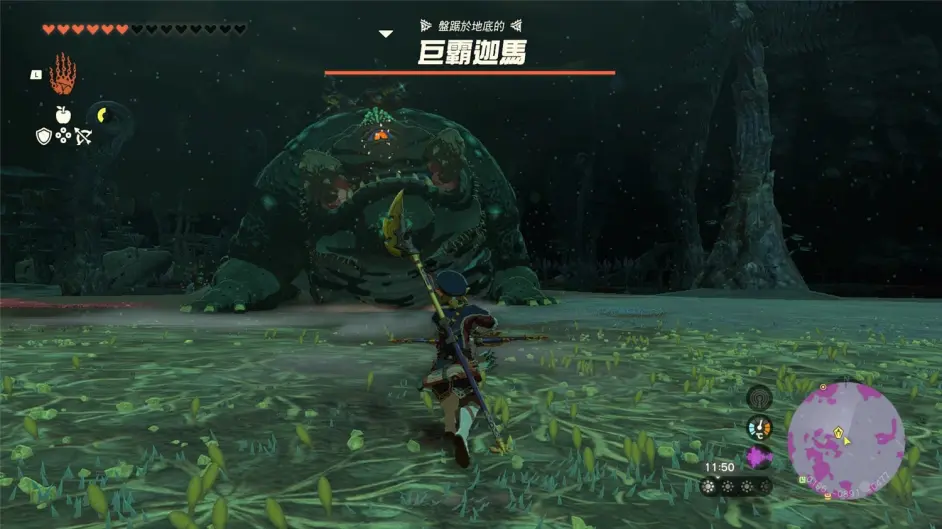Viewport: 942px width, 529px height.
Task: Click the current weather sun icon
Action: coord(714,486)
